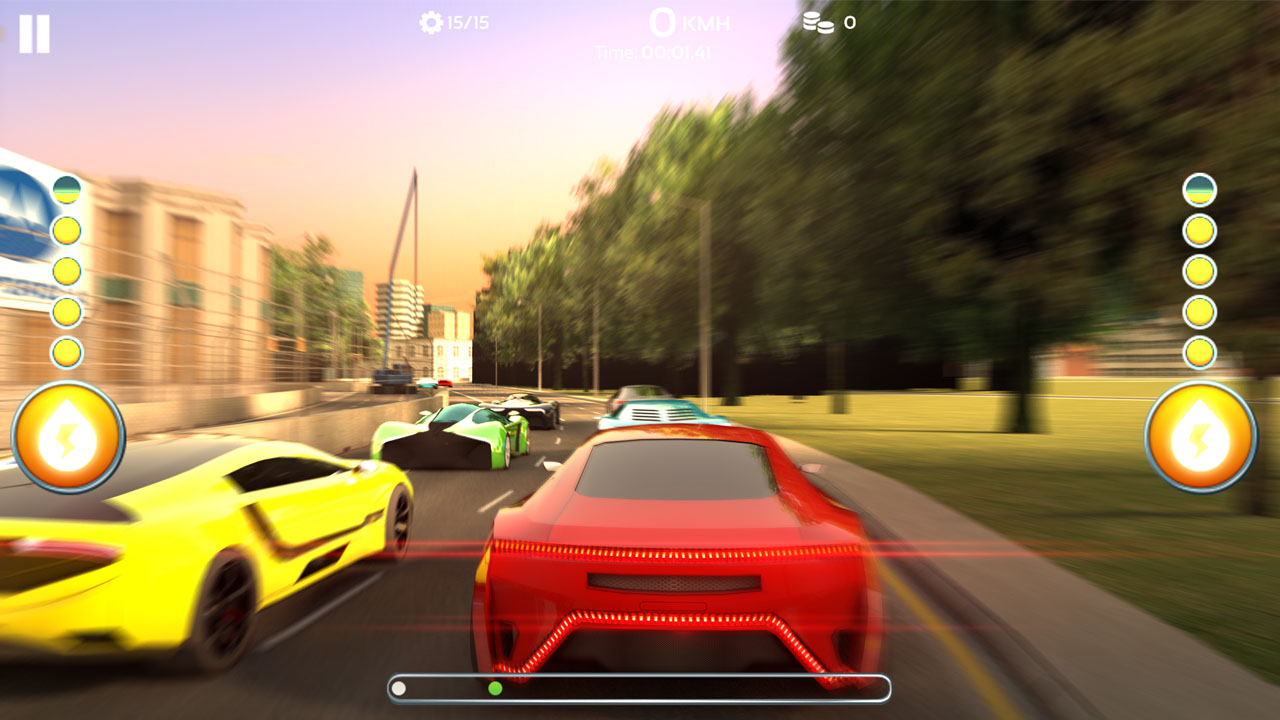The width and height of the screenshot is (1280, 720).
Task: Click the white player marker on the progress bar
Action: pyautogui.click(x=400, y=687)
